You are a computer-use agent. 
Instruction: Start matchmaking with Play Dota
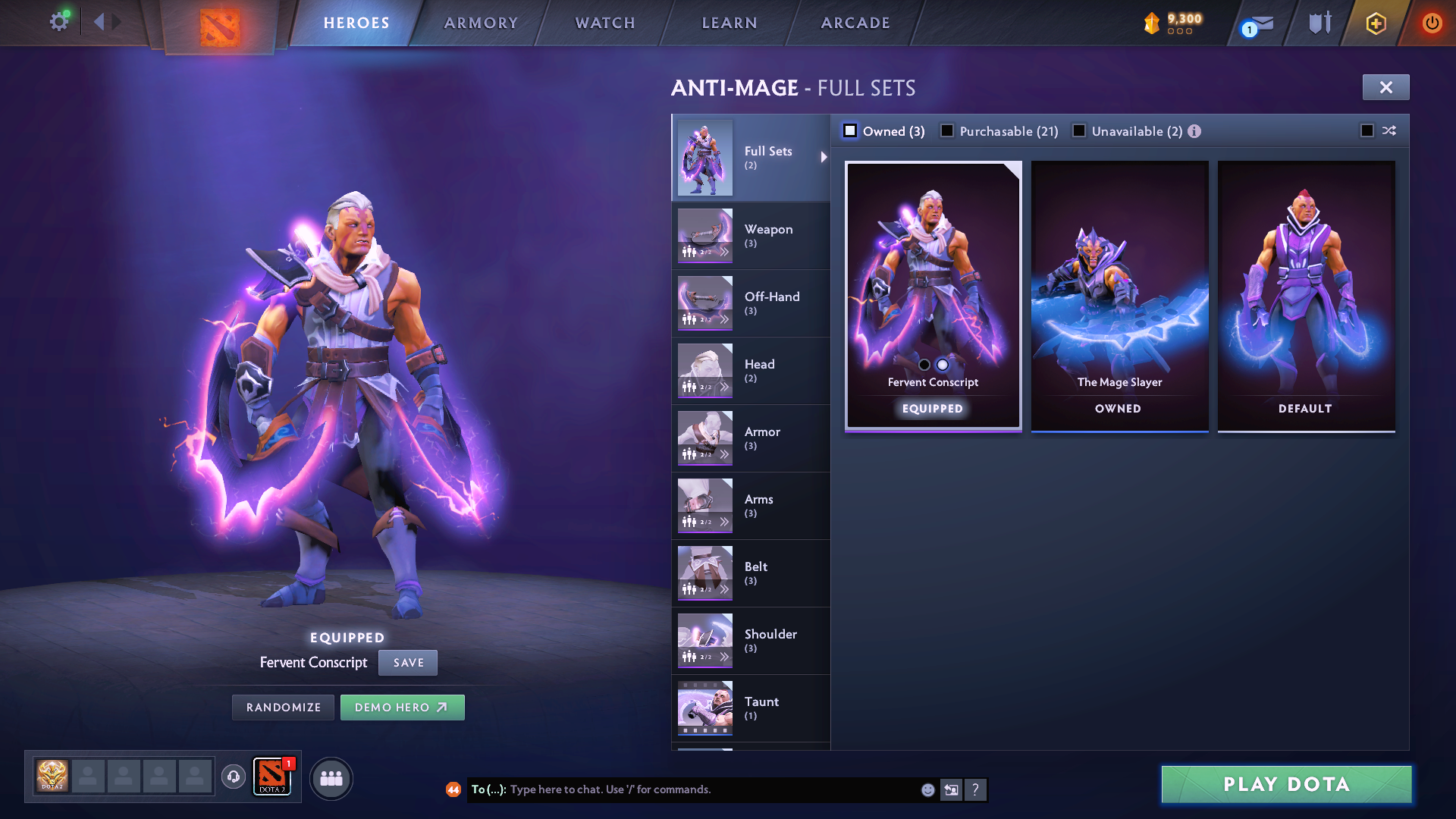[1286, 784]
